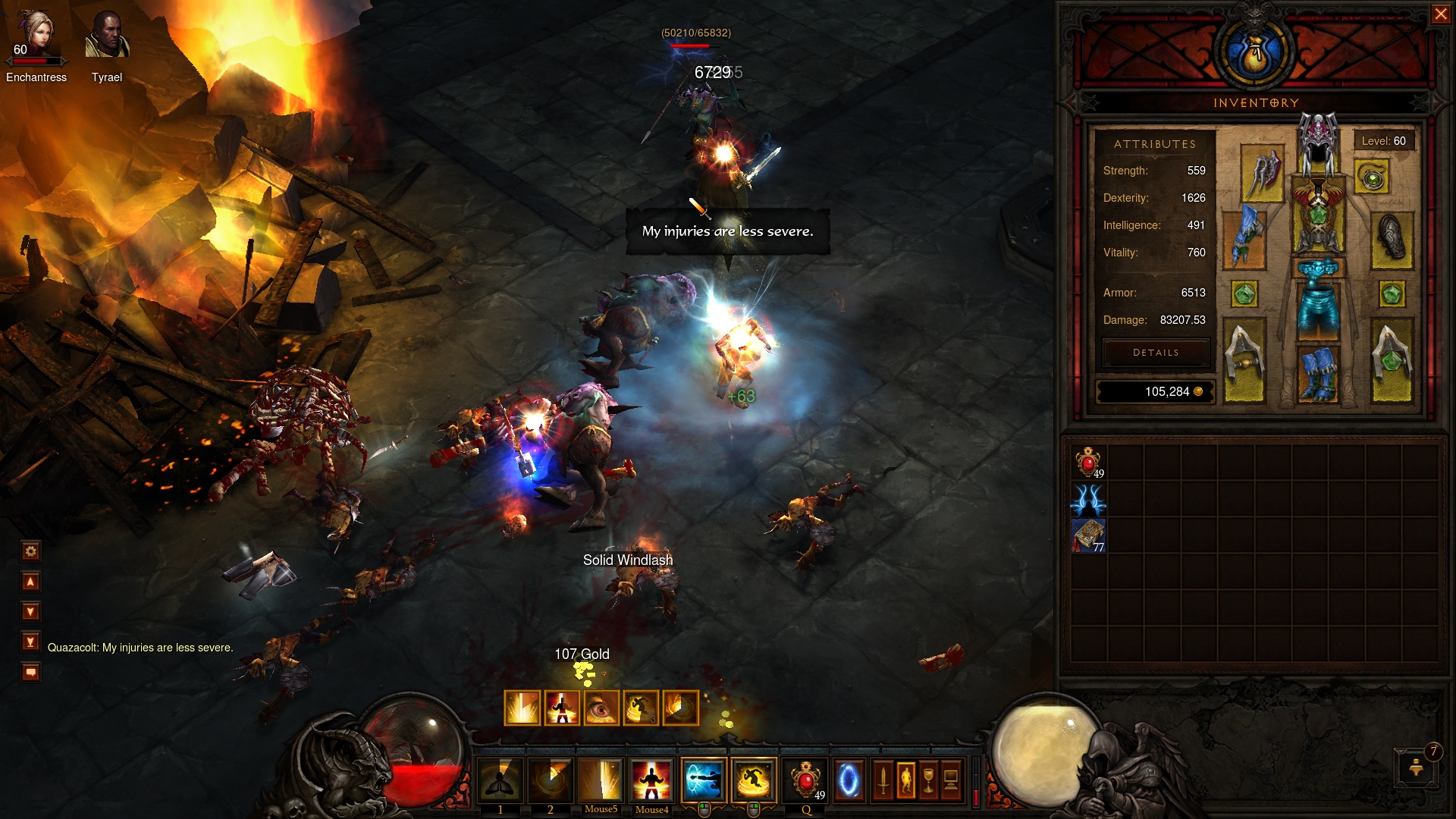
Task: Select the Tyrael portrait
Action: pyautogui.click(x=107, y=36)
